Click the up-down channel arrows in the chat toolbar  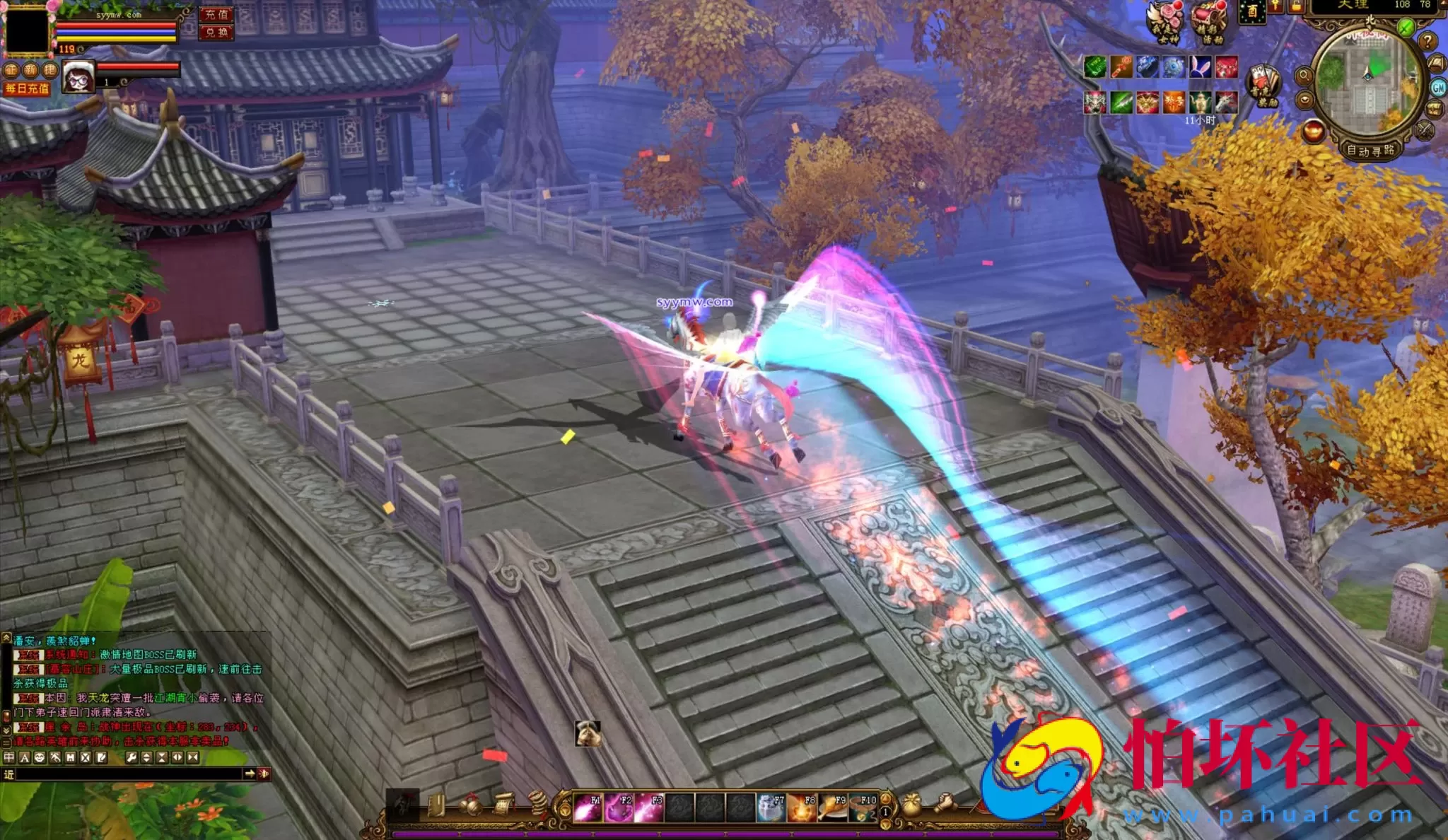tap(146, 757)
